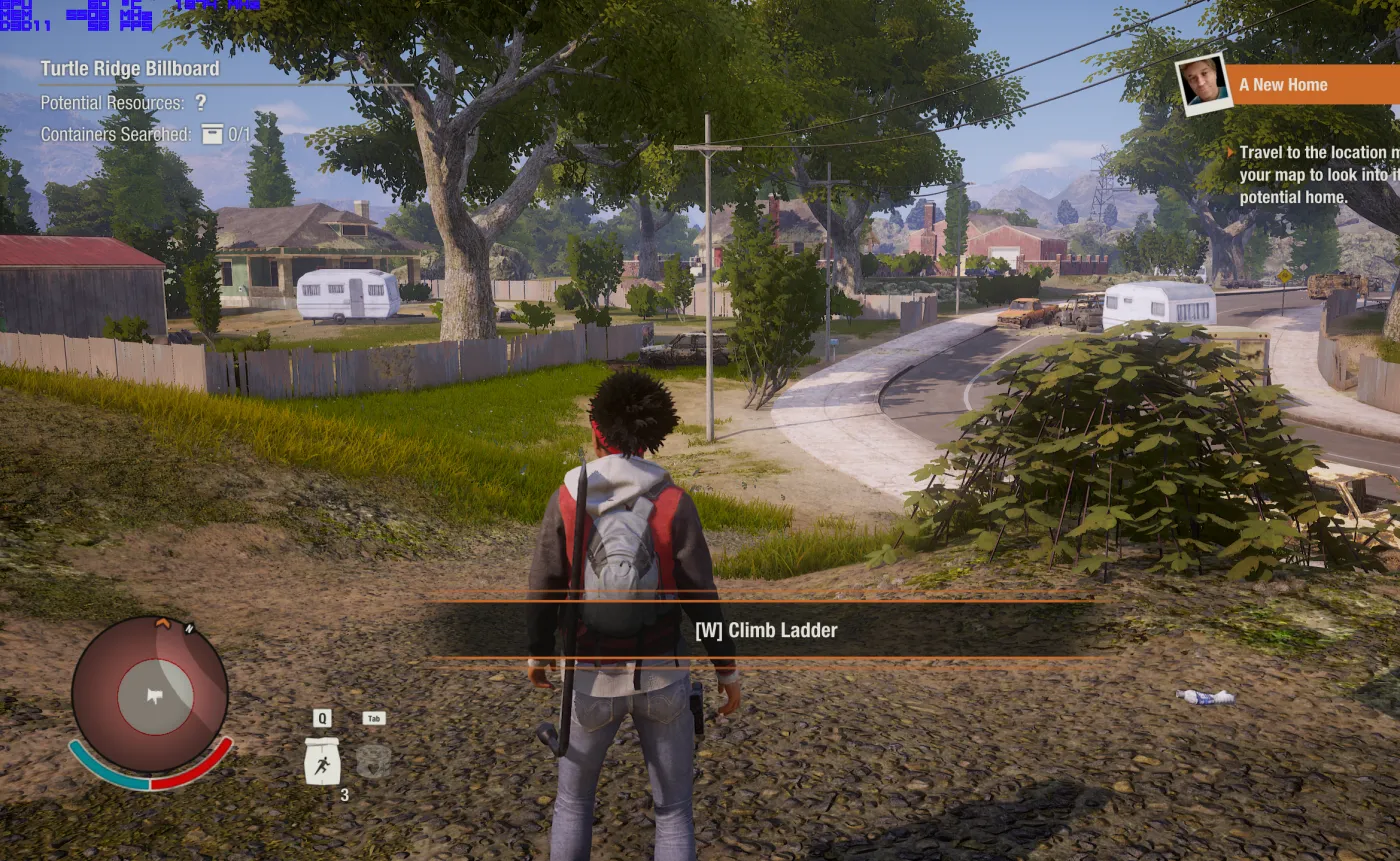Click the question mark next to Potential Resources
The width and height of the screenshot is (1400, 861).
(200, 102)
